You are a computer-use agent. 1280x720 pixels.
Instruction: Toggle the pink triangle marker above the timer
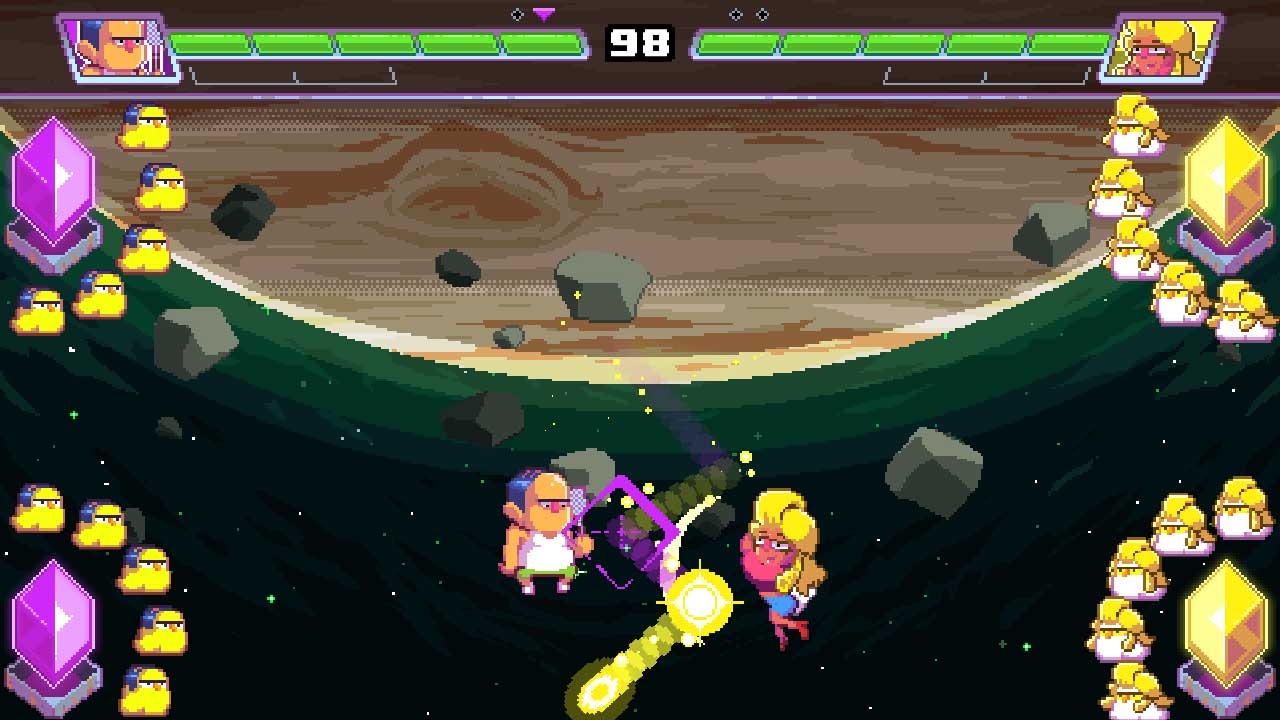[x=543, y=14]
